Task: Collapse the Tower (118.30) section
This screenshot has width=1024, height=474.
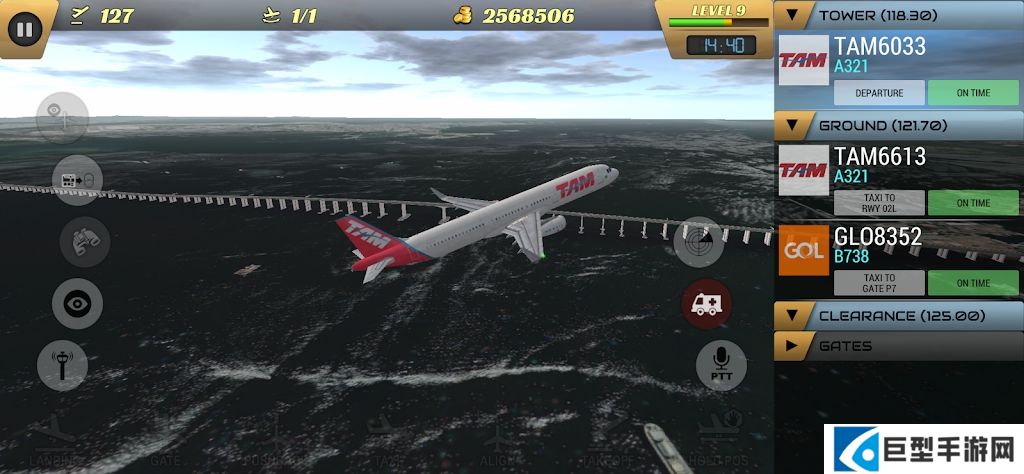Action: click(x=794, y=16)
